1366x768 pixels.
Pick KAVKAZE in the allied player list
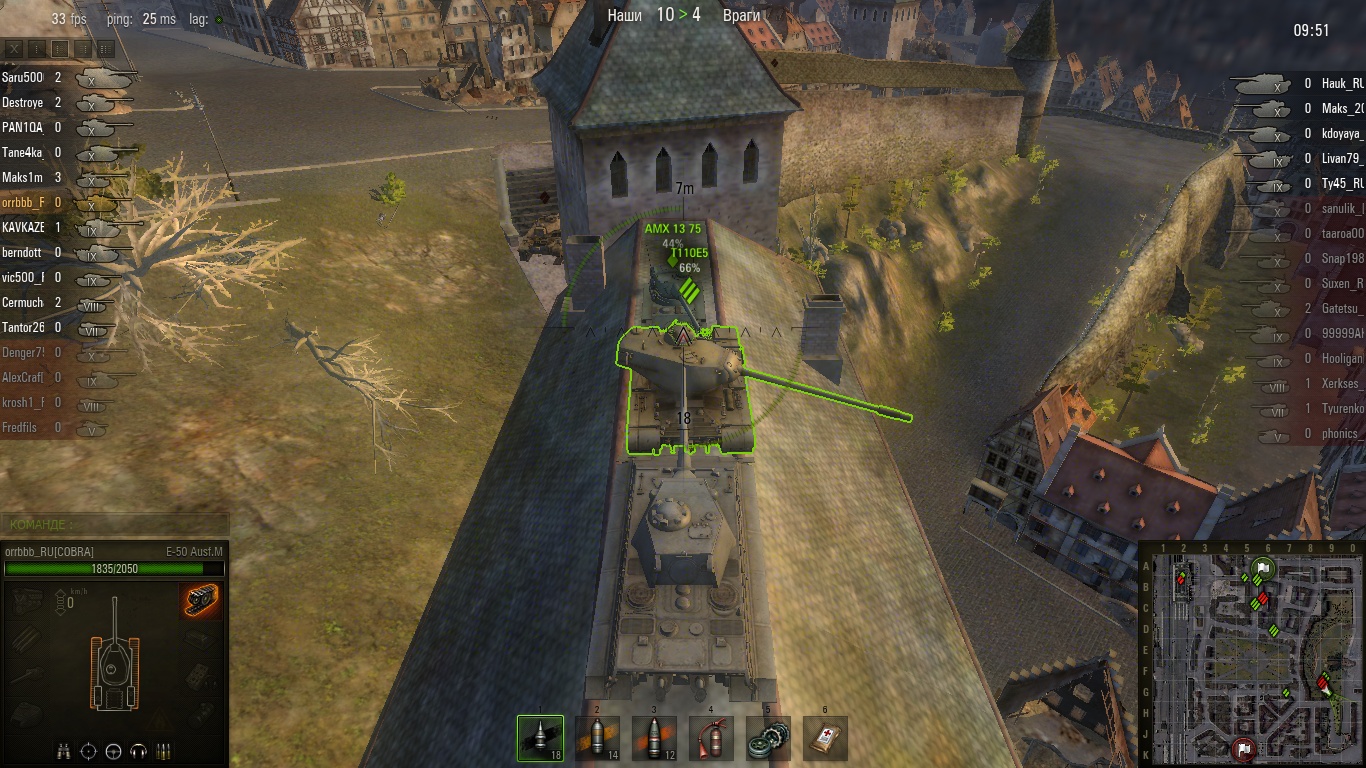point(23,227)
